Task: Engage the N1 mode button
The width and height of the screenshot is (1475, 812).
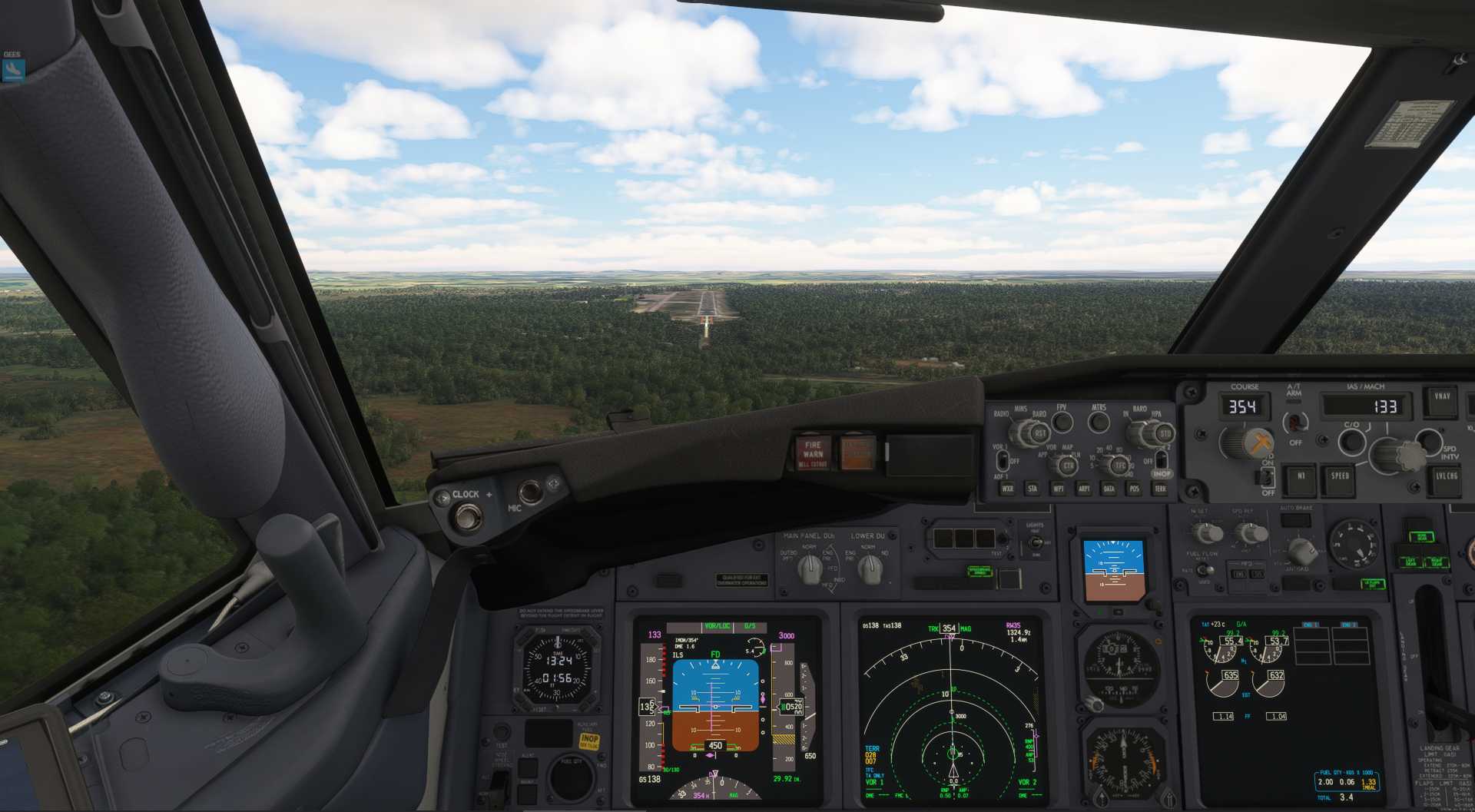Action: (1301, 477)
